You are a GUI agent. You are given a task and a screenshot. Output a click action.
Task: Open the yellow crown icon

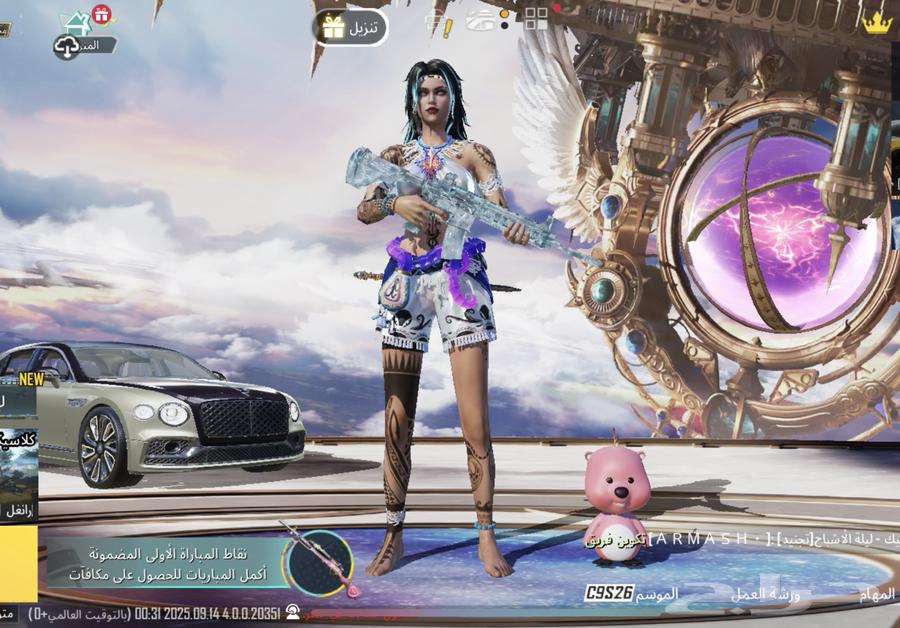pos(877,23)
